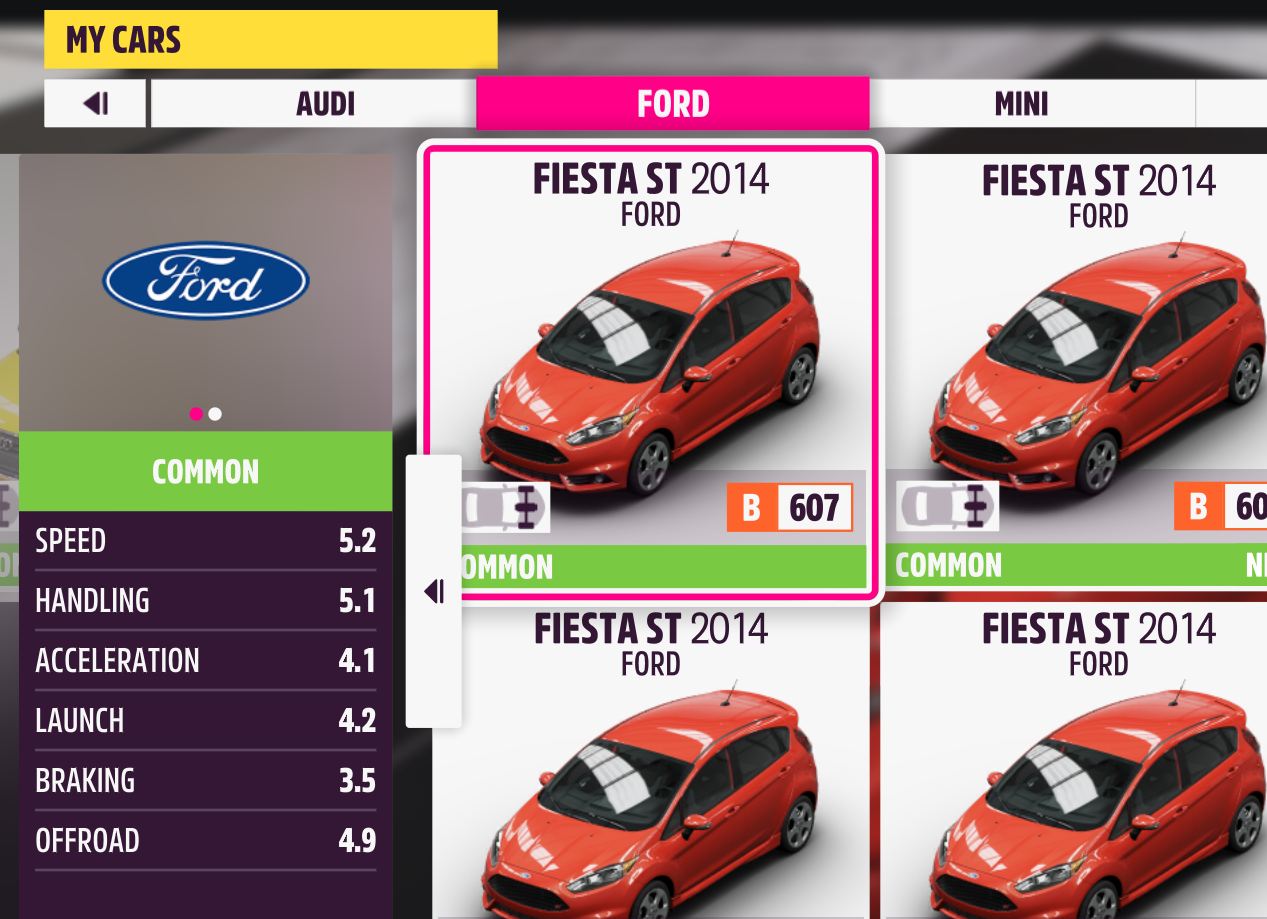Collapse the stats panel using its arrow handle
The height and width of the screenshot is (919, 1267).
434,592
